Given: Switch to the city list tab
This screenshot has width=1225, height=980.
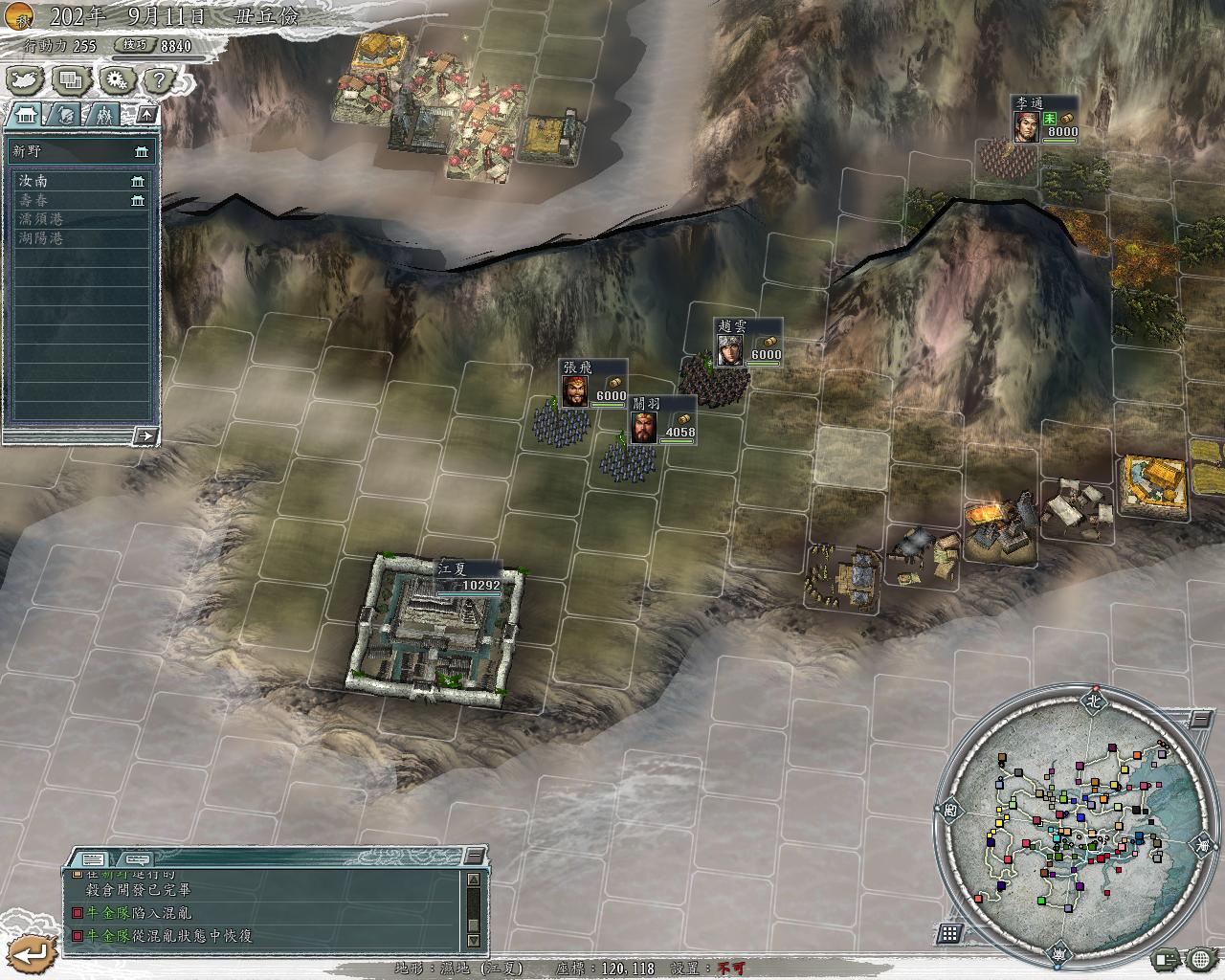Looking at the screenshot, I should 24,116.
